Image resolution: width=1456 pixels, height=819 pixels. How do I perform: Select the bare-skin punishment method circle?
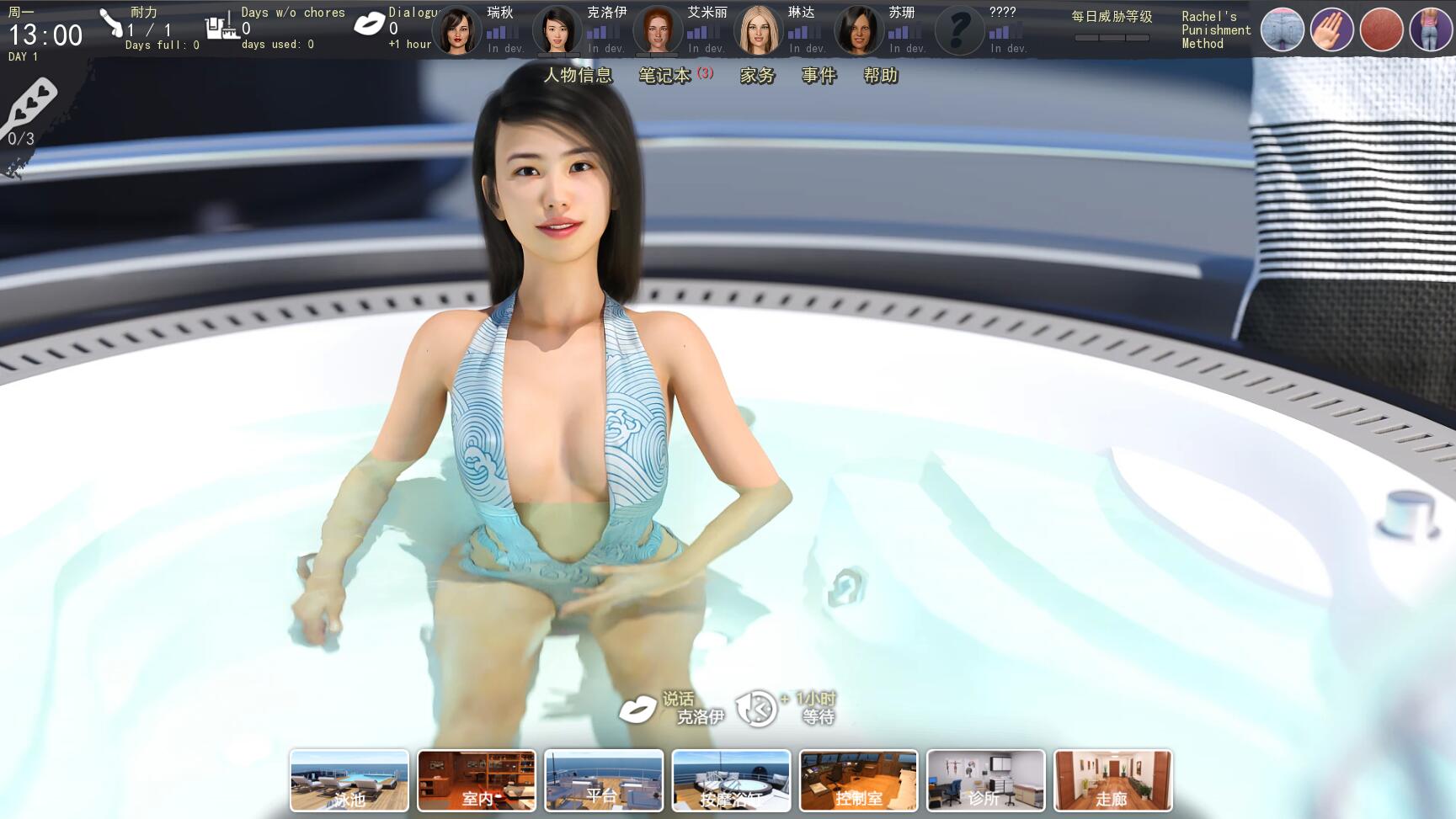tap(1381, 29)
